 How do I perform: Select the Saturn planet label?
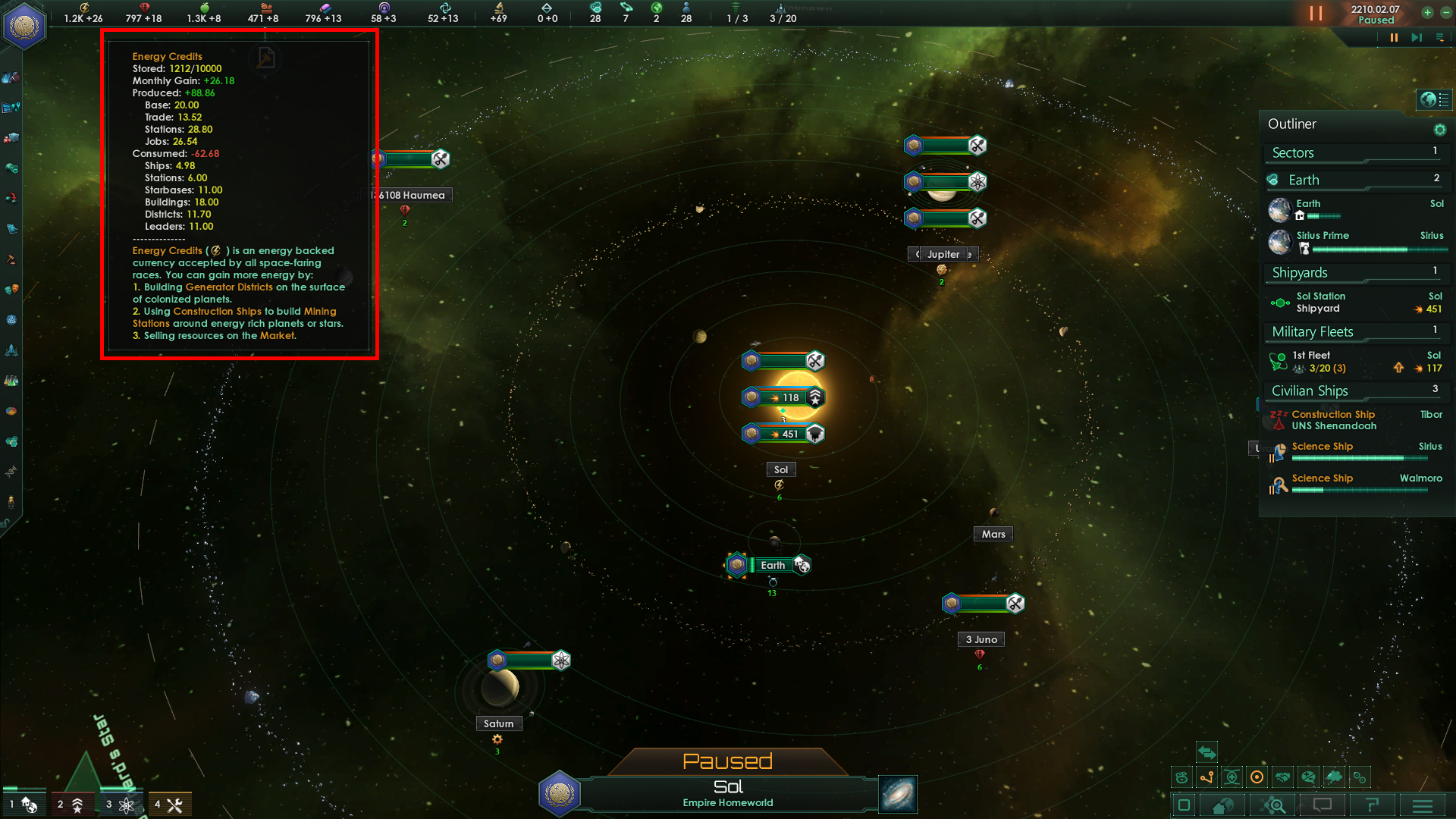[498, 723]
